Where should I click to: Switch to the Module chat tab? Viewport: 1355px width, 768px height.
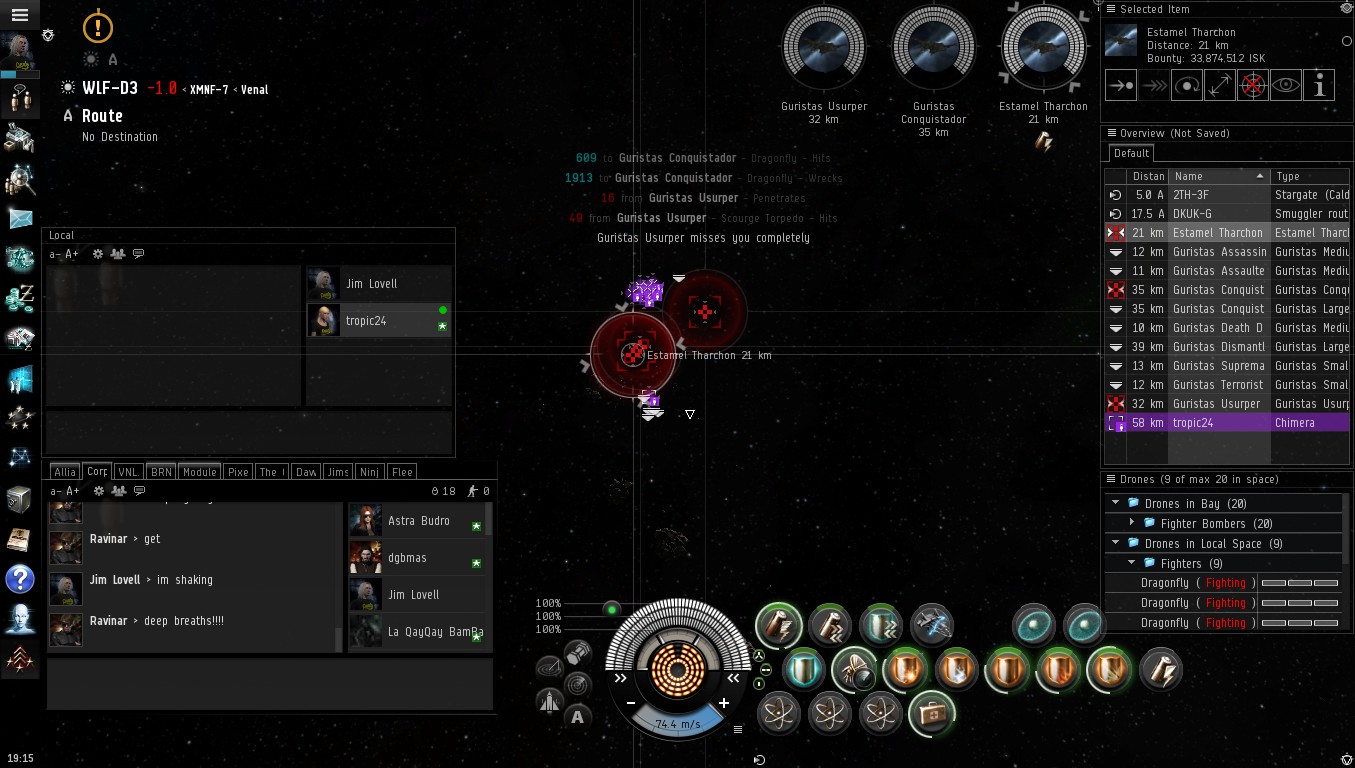[200, 472]
